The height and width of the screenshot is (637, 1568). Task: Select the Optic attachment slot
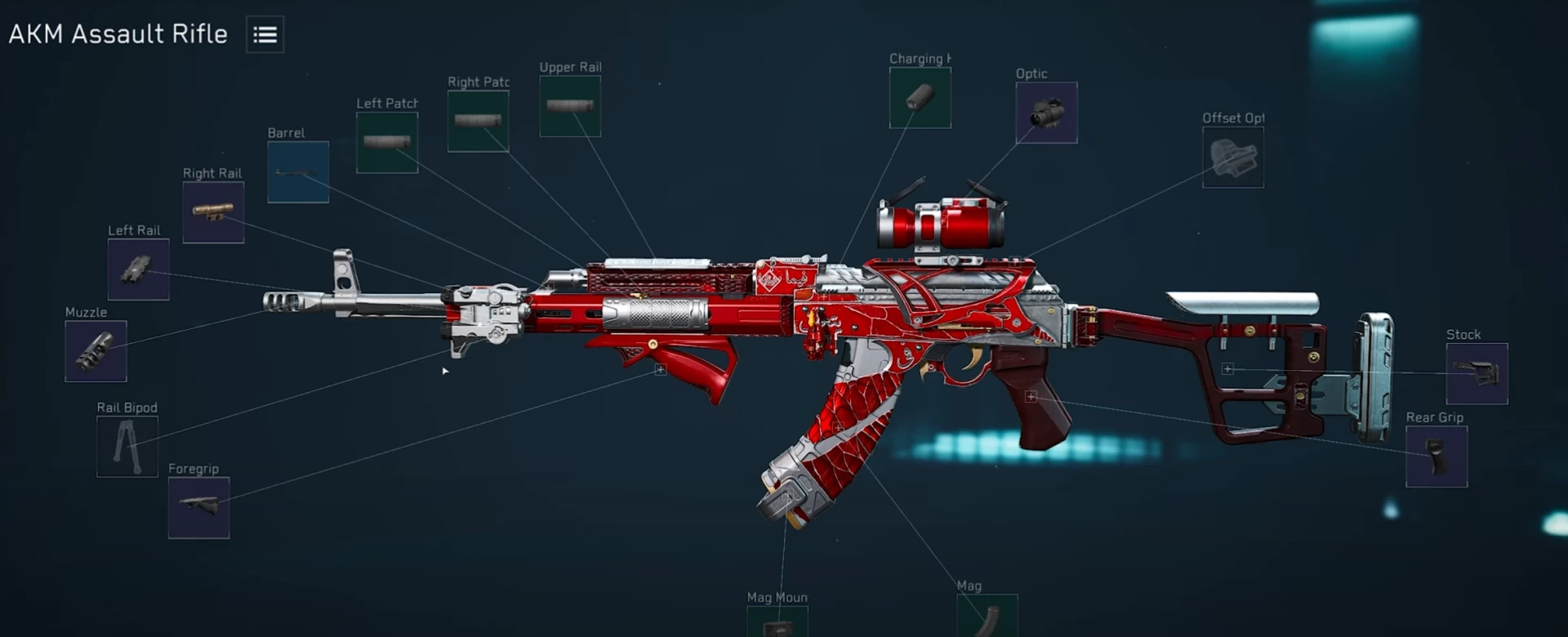[x=1046, y=113]
